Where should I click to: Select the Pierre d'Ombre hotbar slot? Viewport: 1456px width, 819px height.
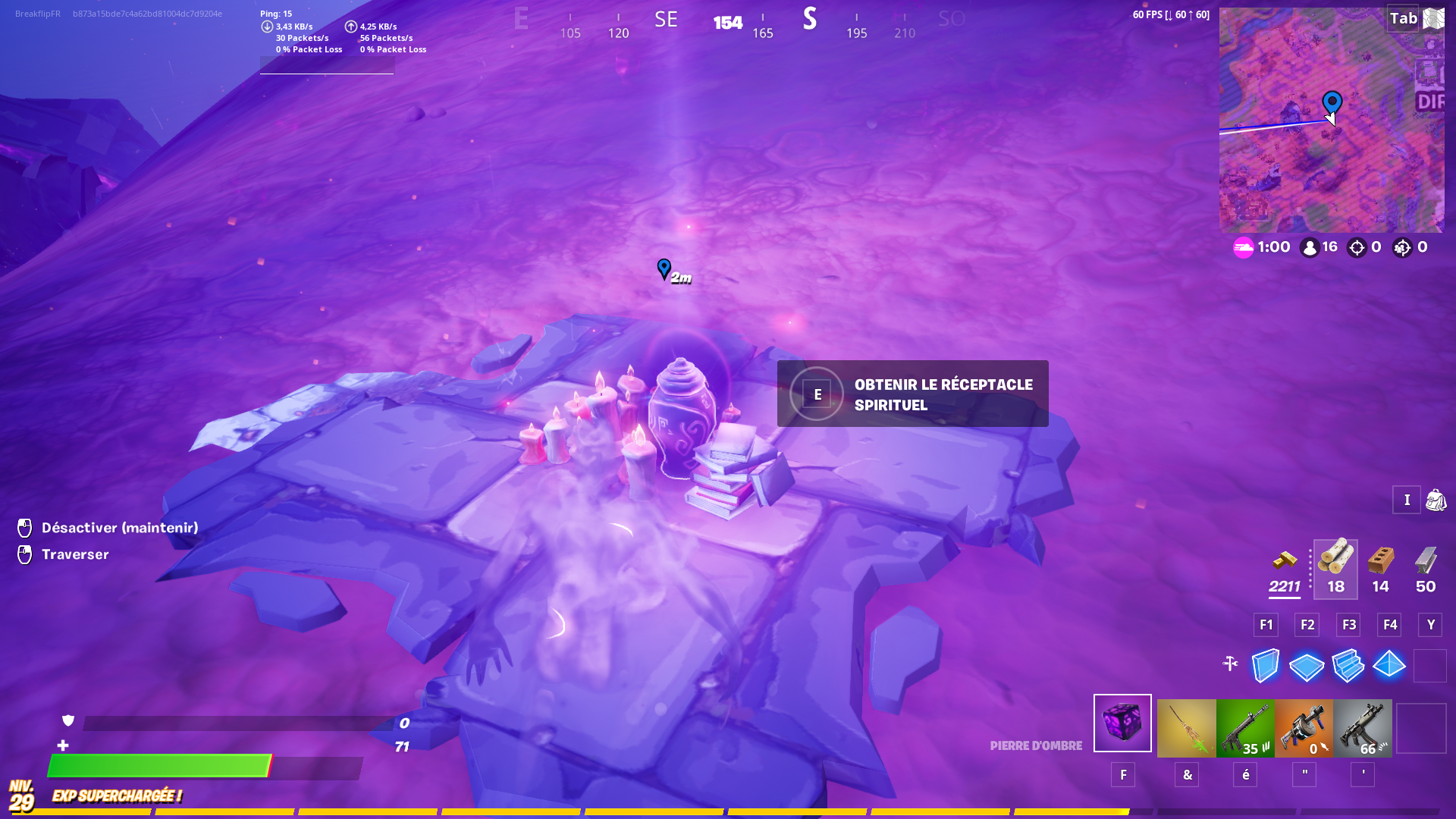1122,724
